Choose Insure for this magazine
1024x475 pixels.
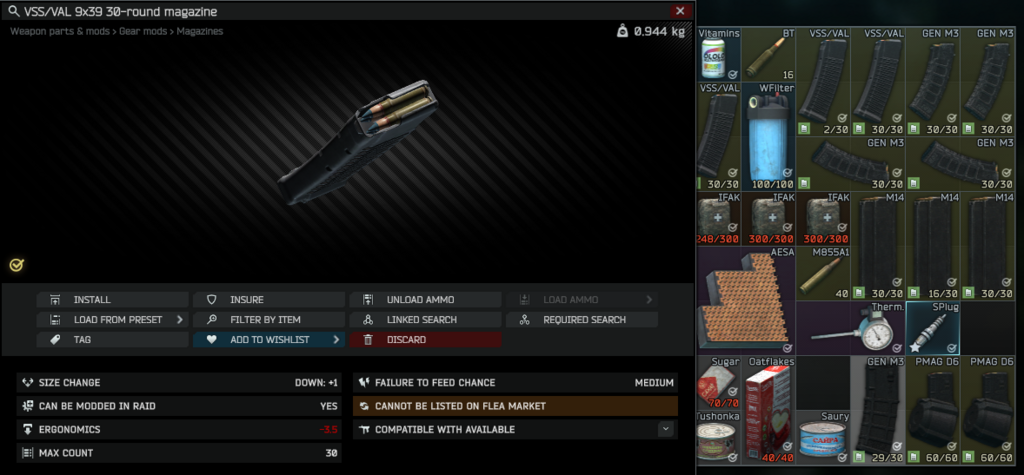[x=269, y=300]
